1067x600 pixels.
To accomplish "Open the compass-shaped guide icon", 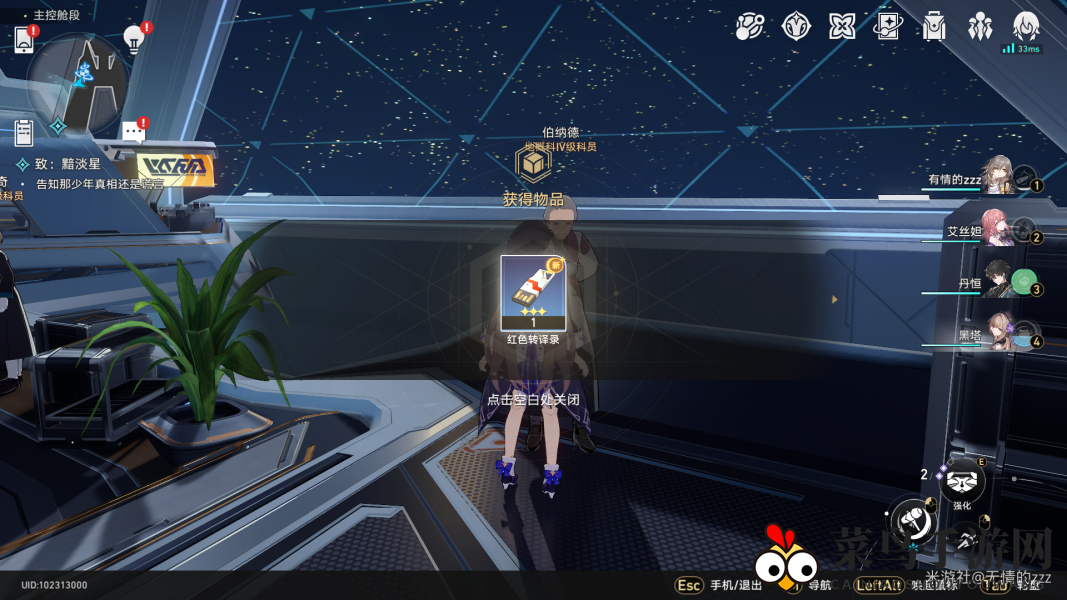I will point(796,26).
